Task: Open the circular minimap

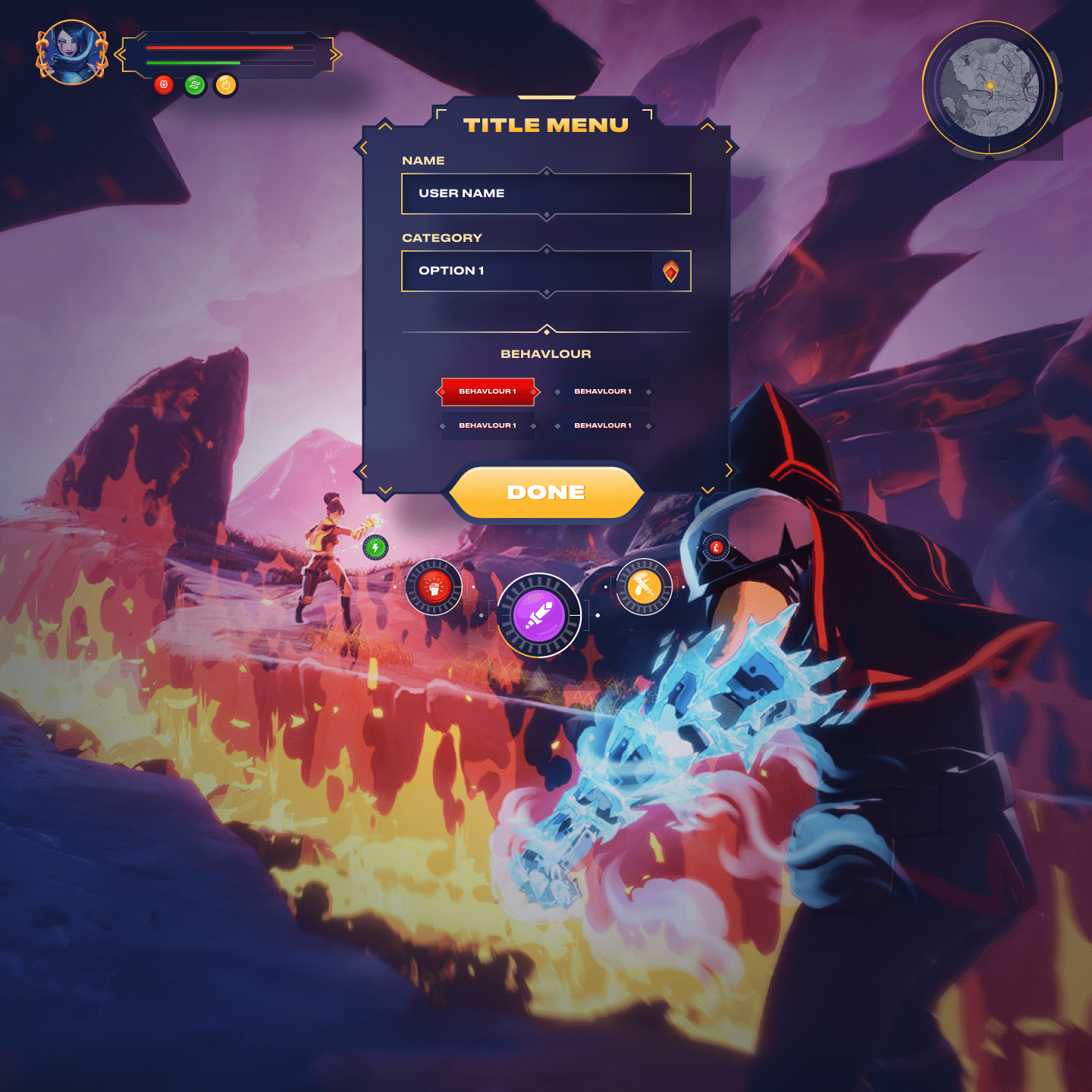Action: click(989, 87)
